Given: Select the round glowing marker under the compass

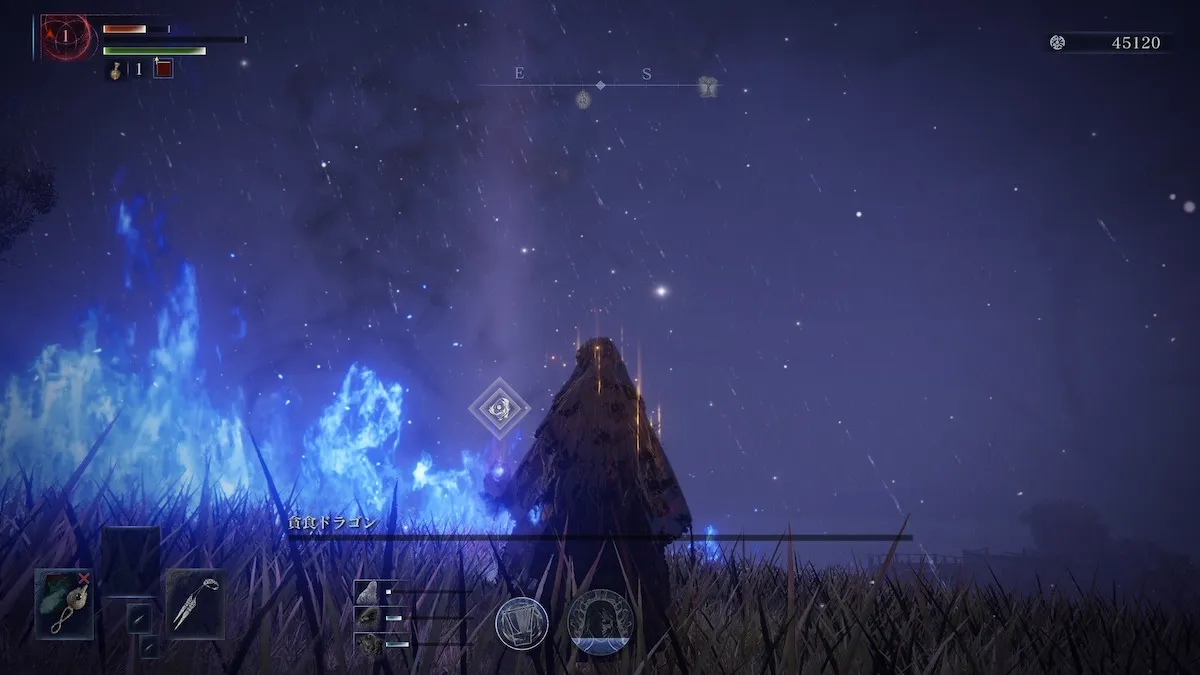Looking at the screenshot, I should (x=583, y=98).
